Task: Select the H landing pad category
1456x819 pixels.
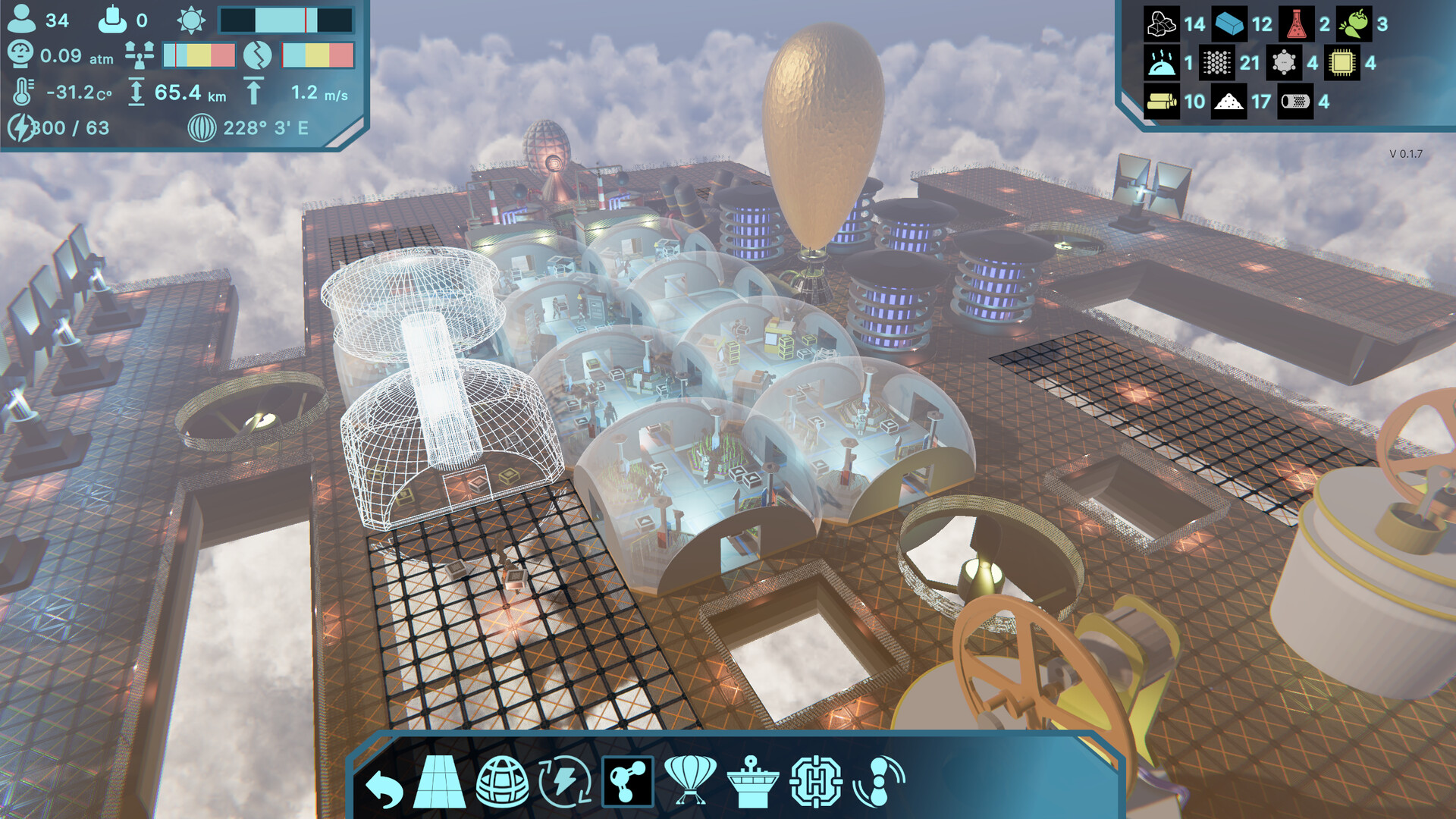Action: coord(815,782)
